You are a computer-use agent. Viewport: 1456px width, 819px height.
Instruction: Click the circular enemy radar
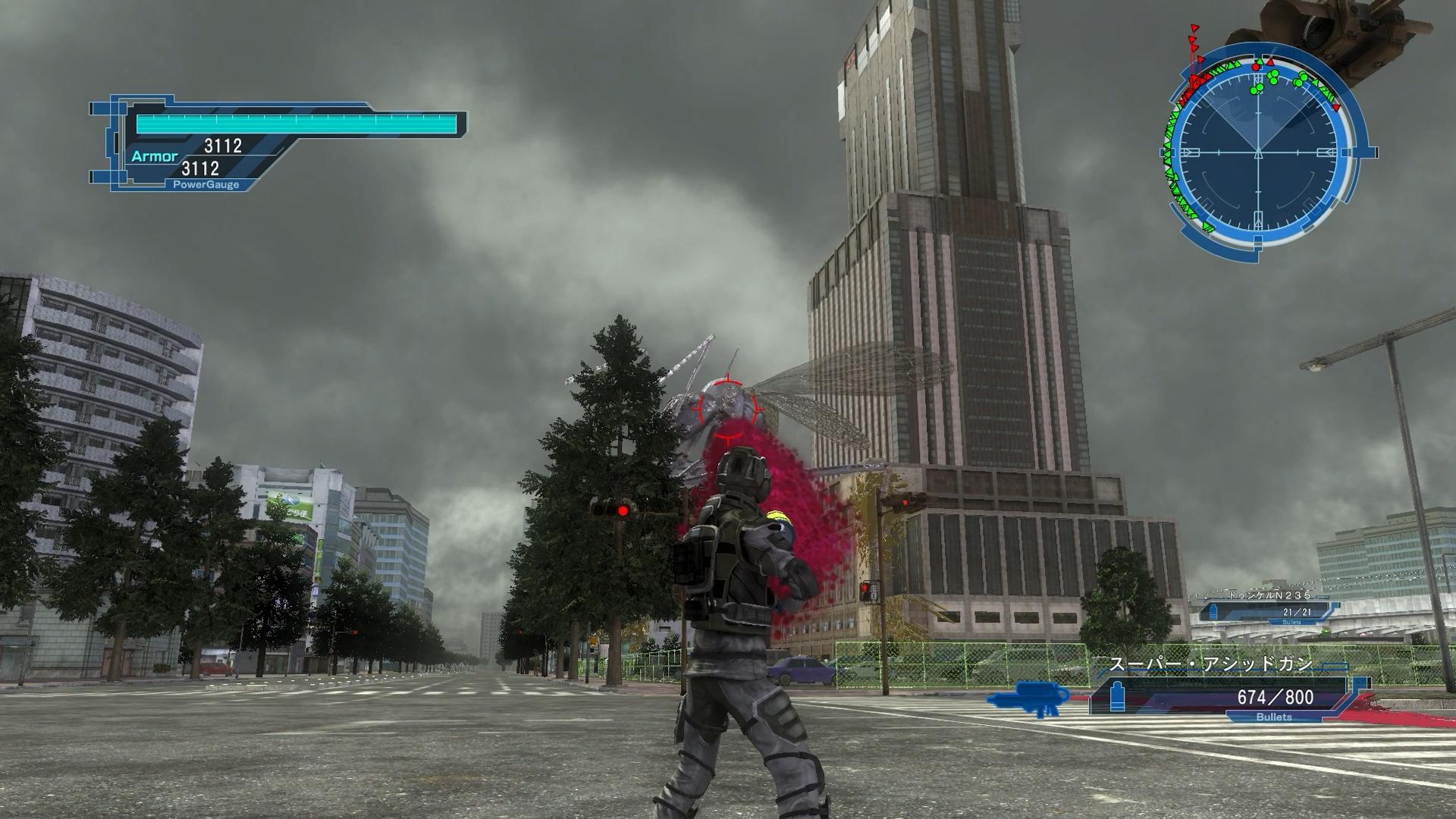tap(1259, 152)
